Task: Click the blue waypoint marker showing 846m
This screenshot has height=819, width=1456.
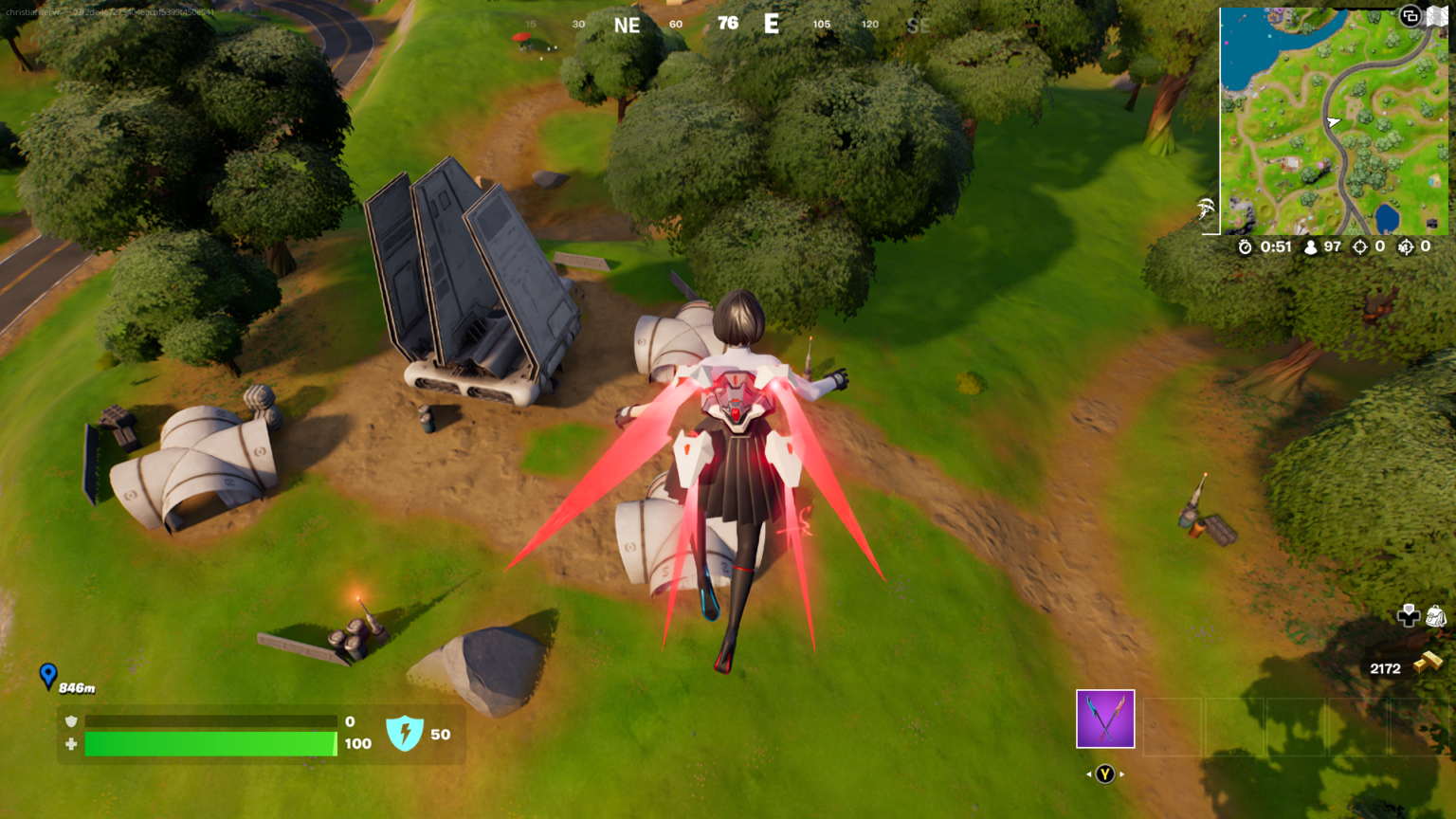Action: tap(47, 675)
